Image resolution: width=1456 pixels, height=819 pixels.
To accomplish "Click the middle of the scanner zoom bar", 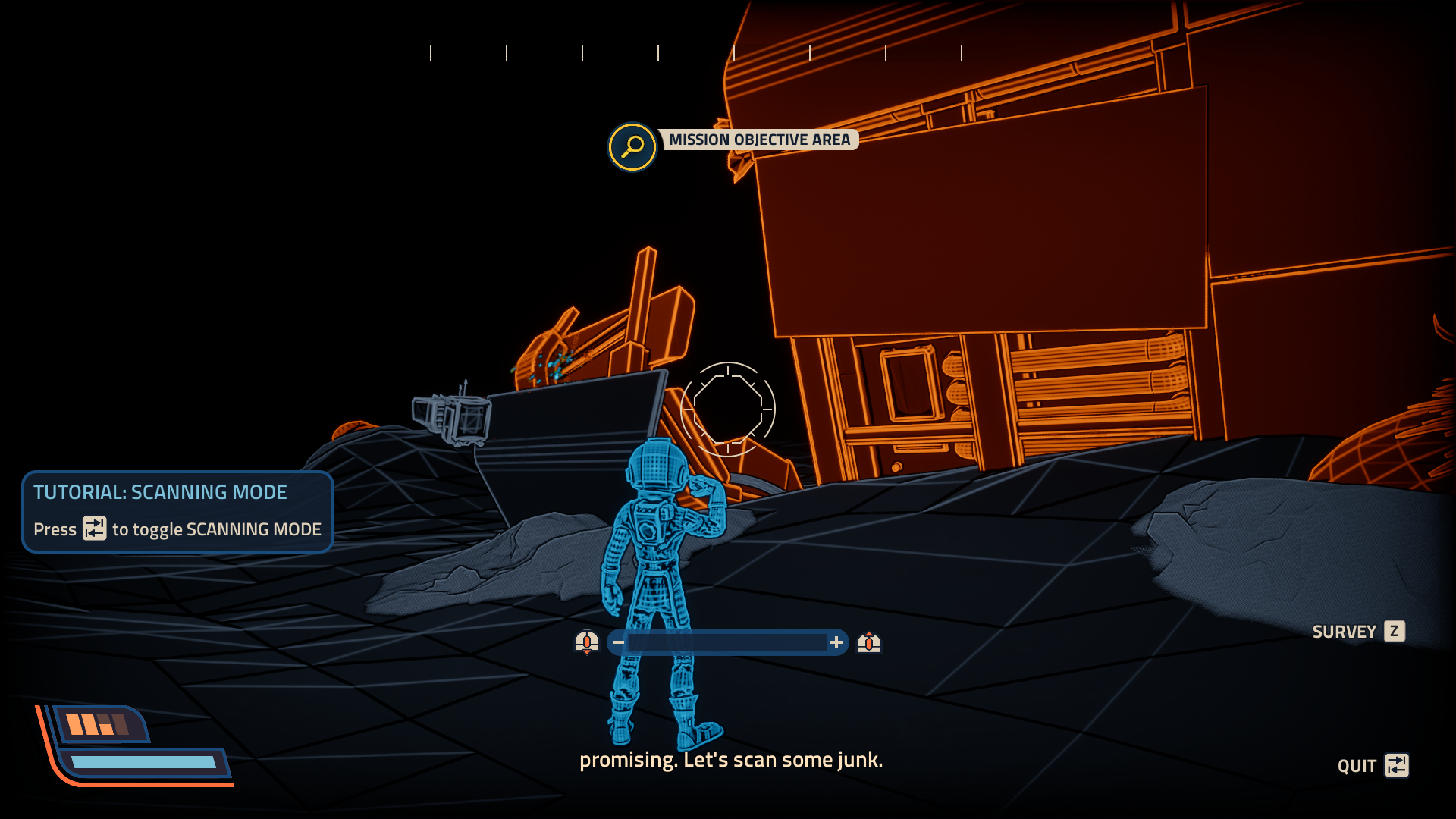I will click(x=727, y=643).
